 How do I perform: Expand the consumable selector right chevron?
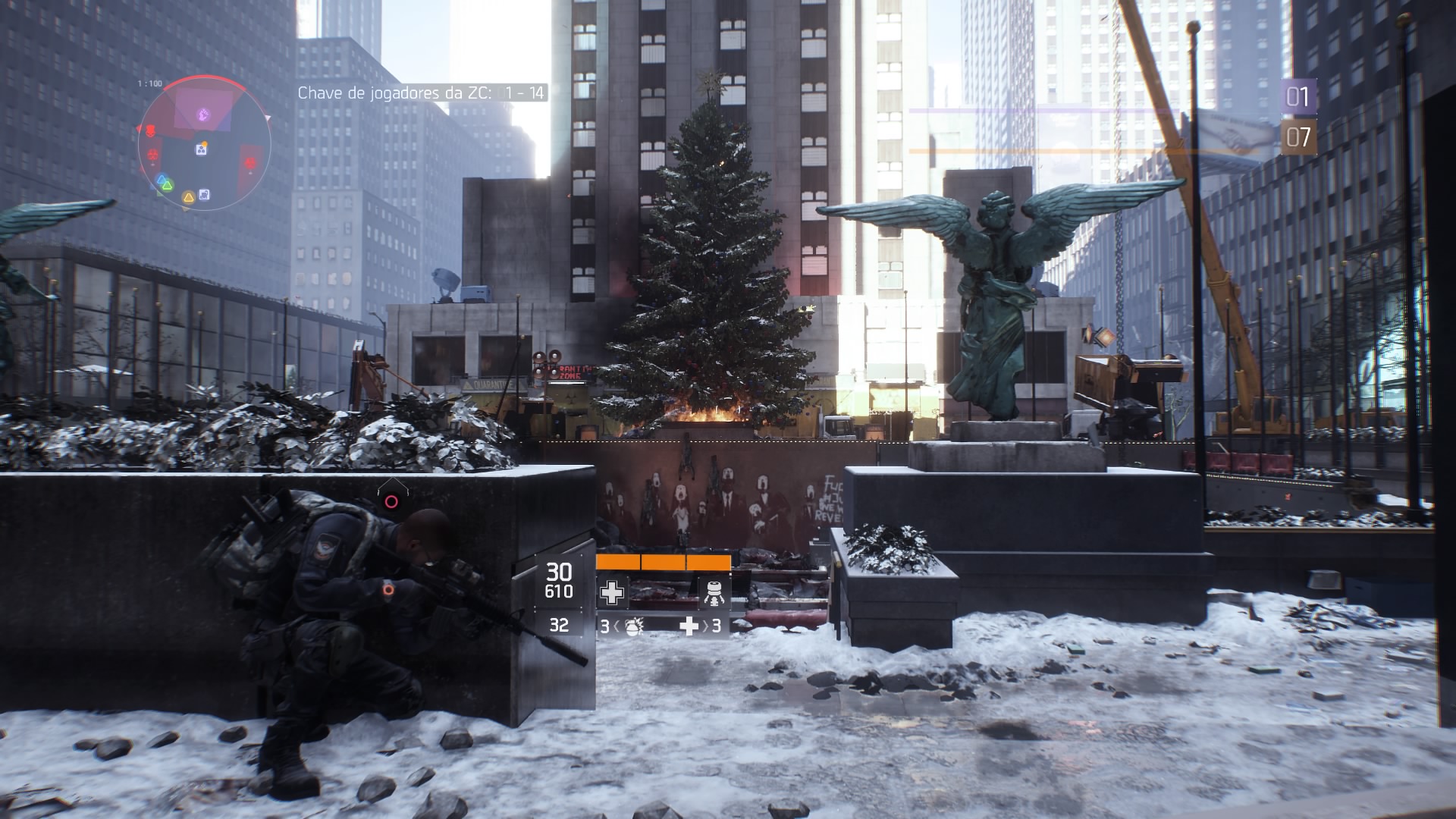[x=706, y=626]
